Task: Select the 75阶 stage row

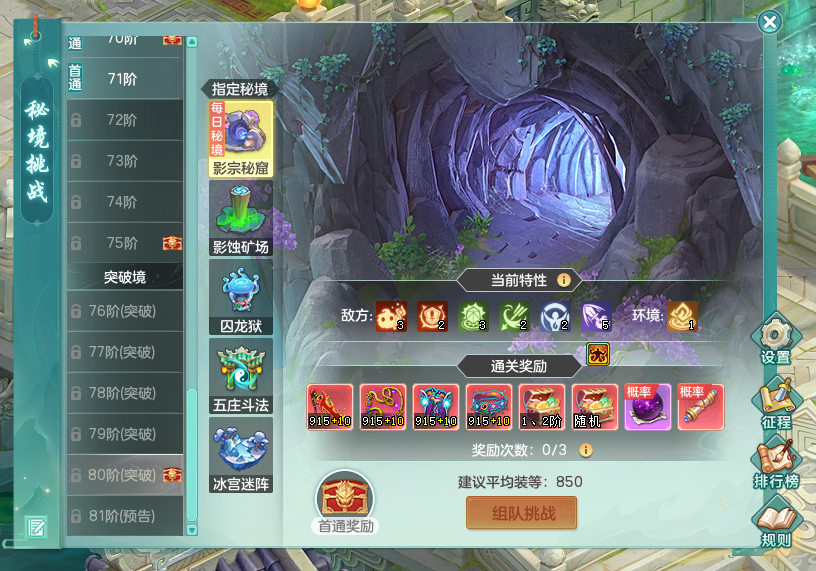Action: pos(124,243)
